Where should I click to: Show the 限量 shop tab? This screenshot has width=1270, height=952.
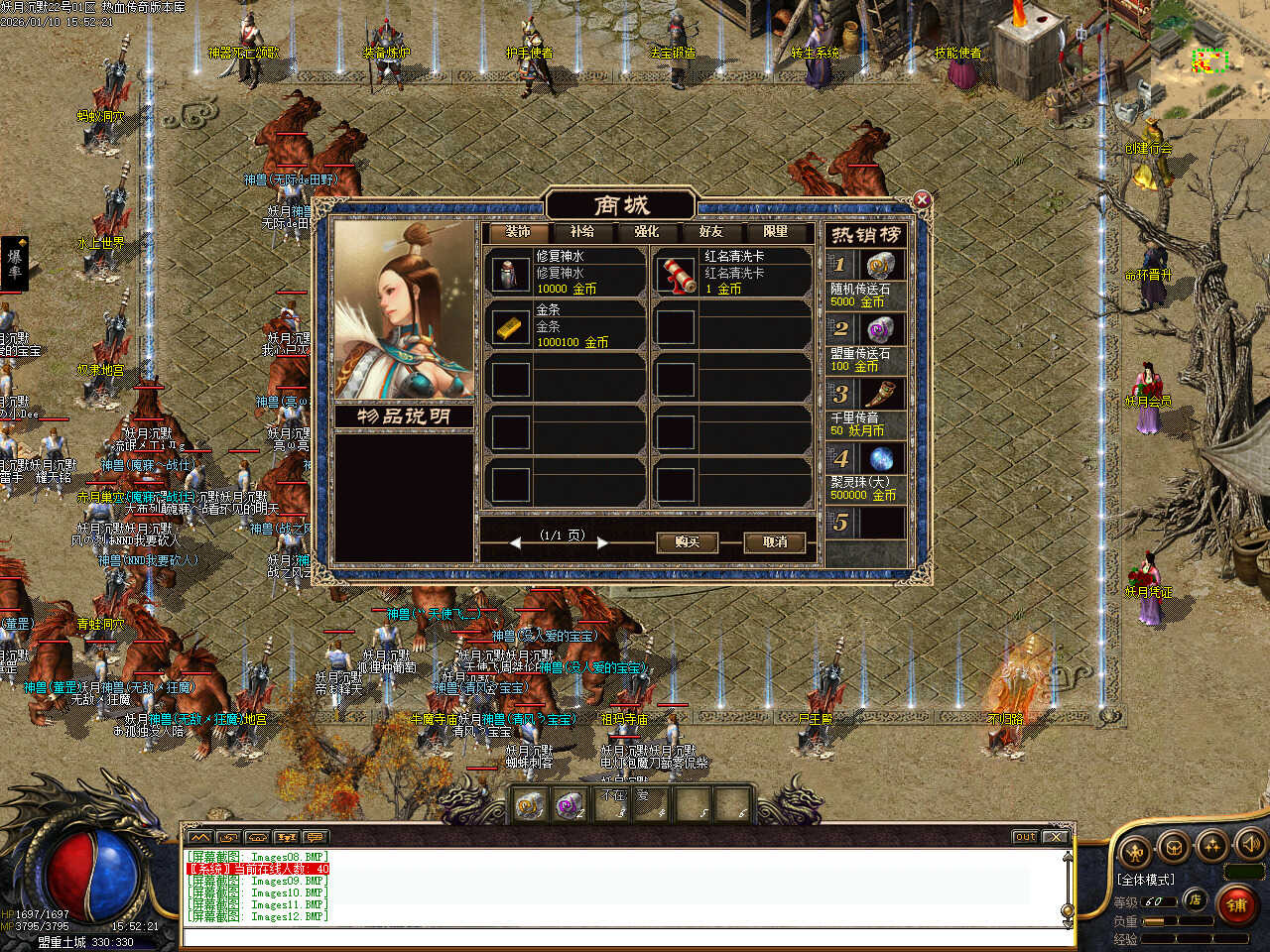pyautogui.click(x=776, y=232)
